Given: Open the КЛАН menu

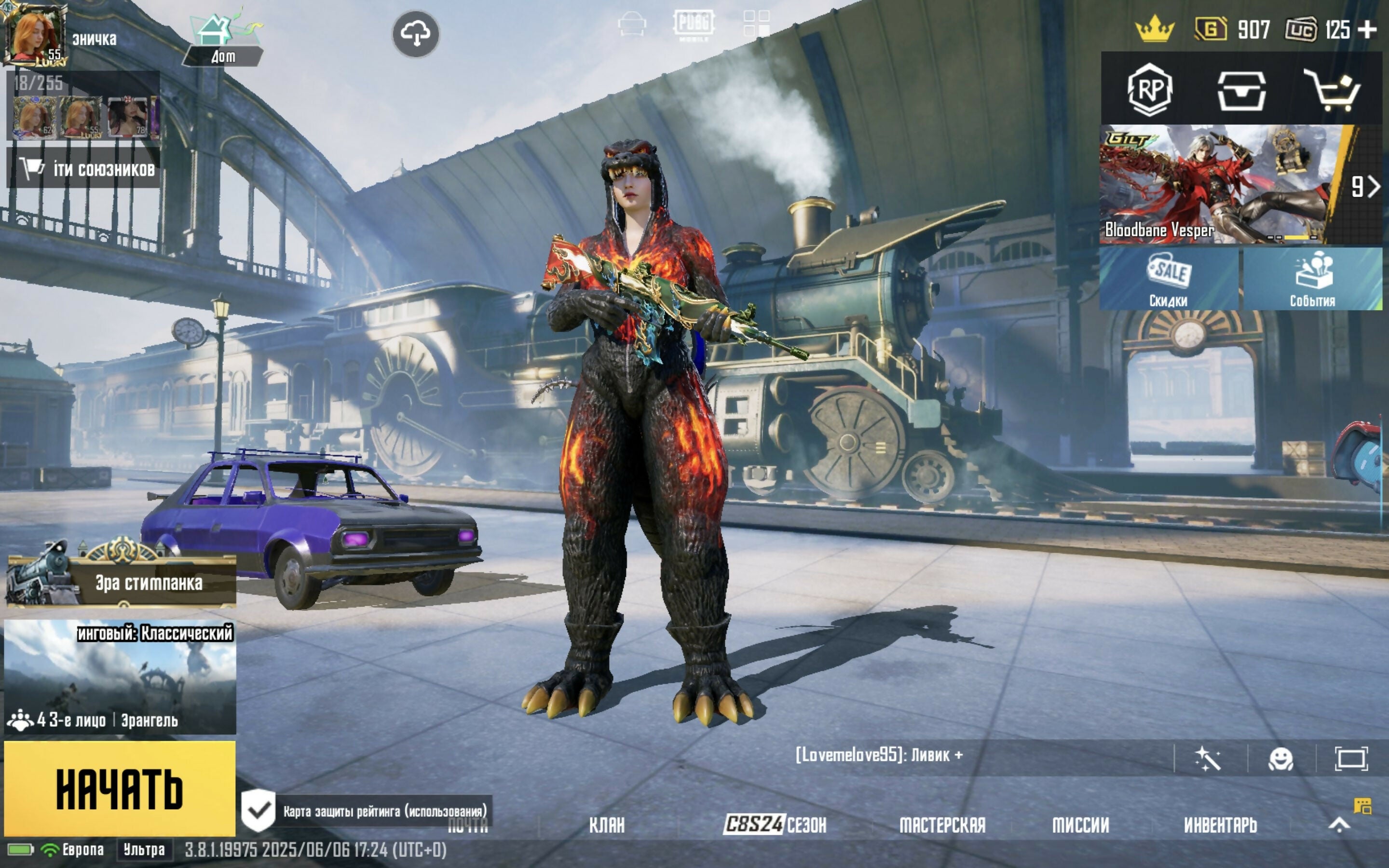Looking at the screenshot, I should [x=607, y=826].
